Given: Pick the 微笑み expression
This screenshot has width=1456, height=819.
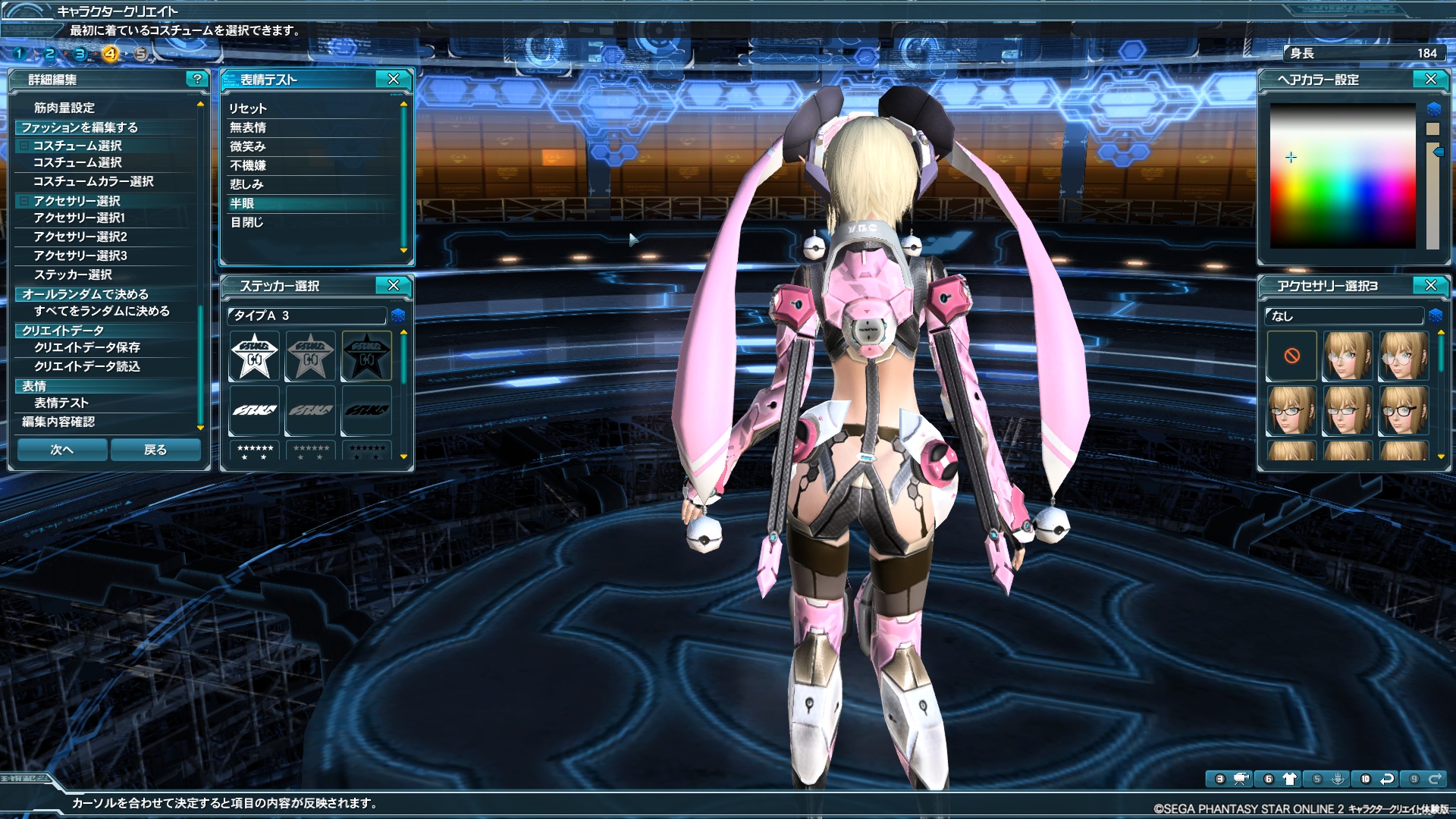Looking at the screenshot, I should [x=248, y=146].
